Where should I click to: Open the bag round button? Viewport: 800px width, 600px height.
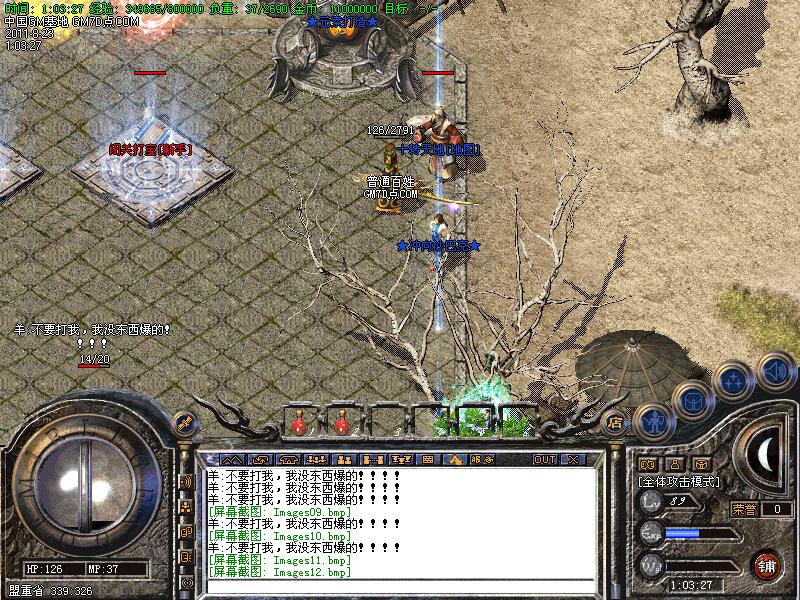tap(692, 399)
